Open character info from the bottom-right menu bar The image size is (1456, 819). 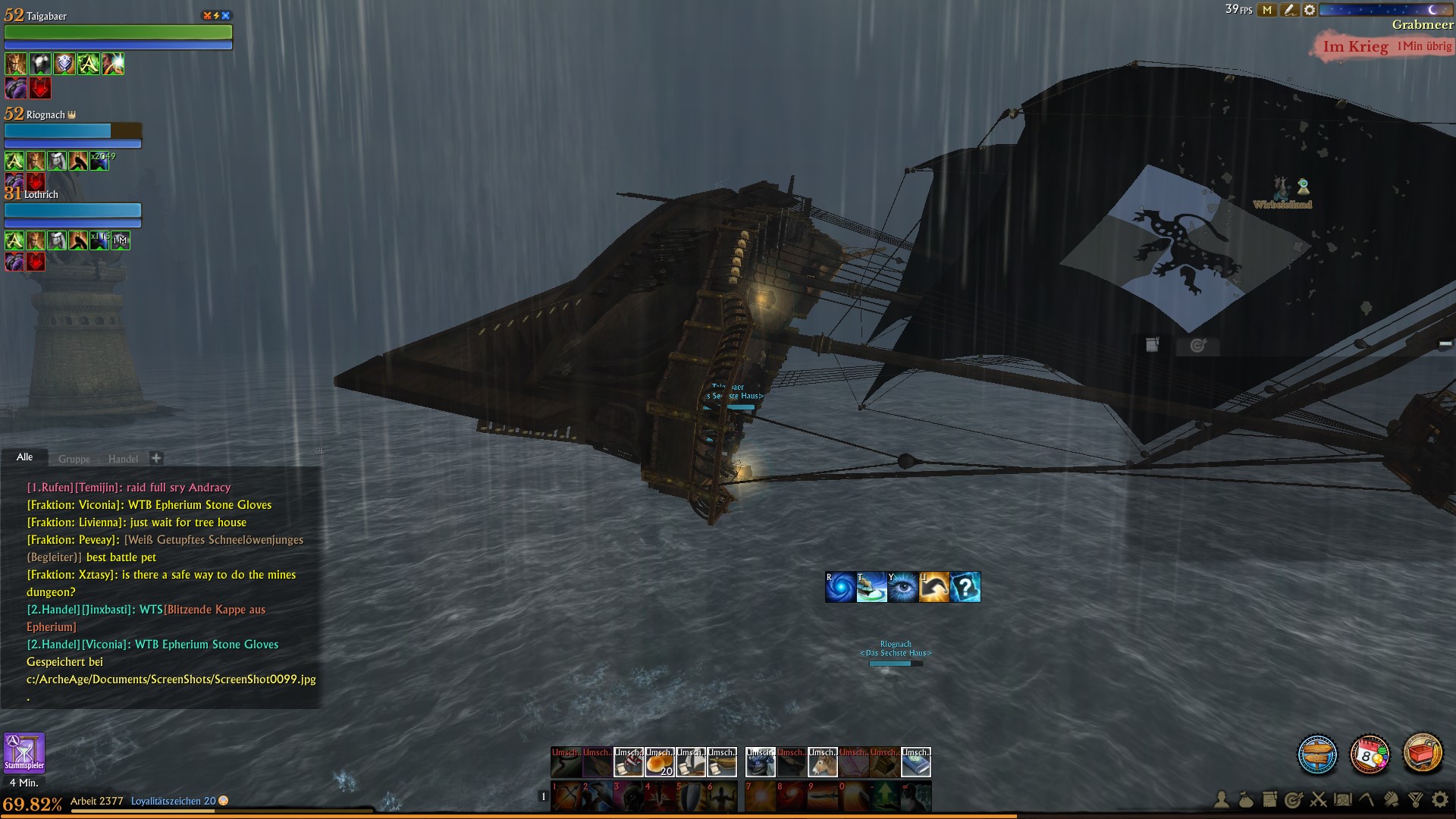pos(1222,799)
